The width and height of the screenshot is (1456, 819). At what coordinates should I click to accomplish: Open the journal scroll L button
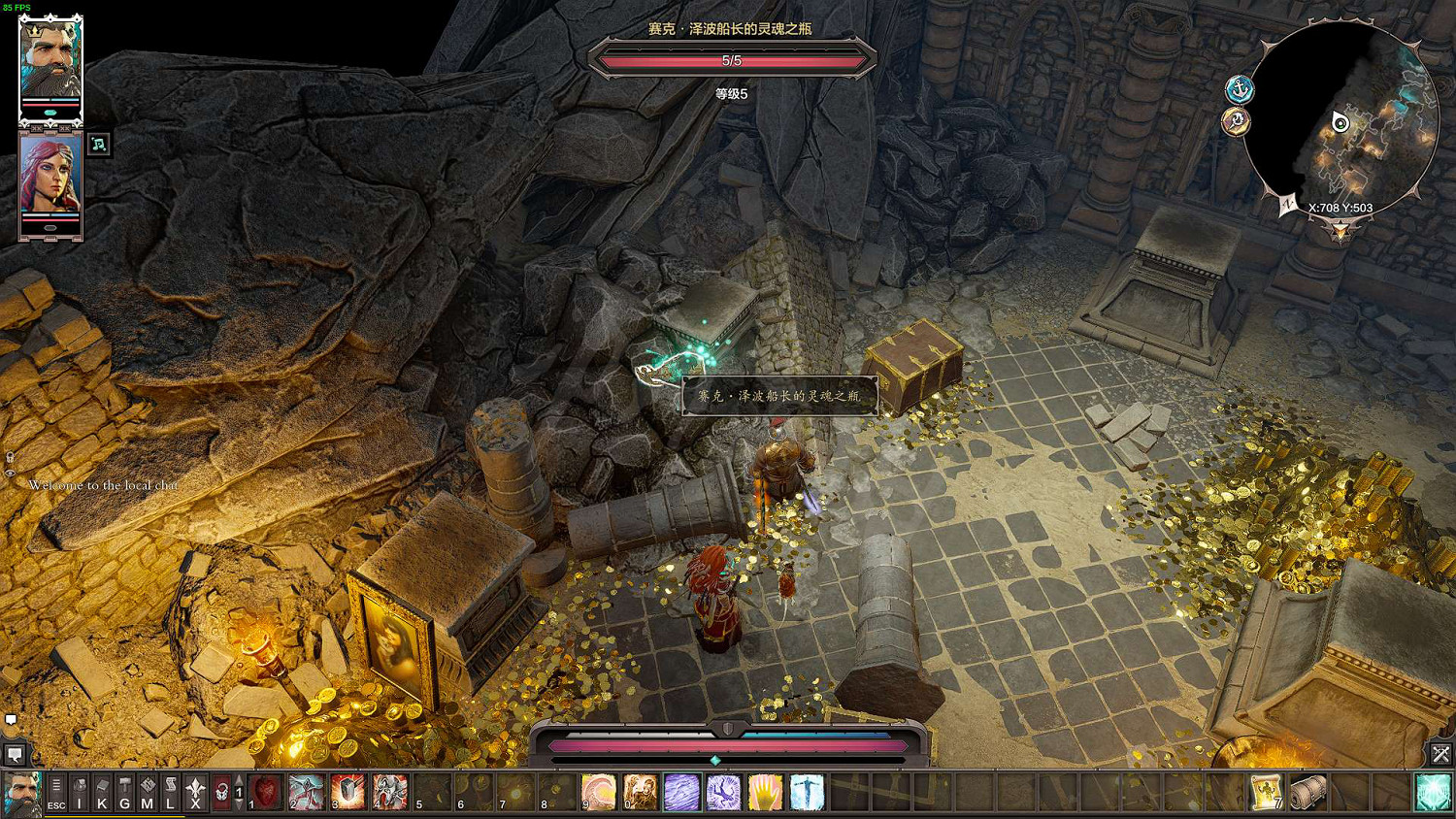click(171, 792)
